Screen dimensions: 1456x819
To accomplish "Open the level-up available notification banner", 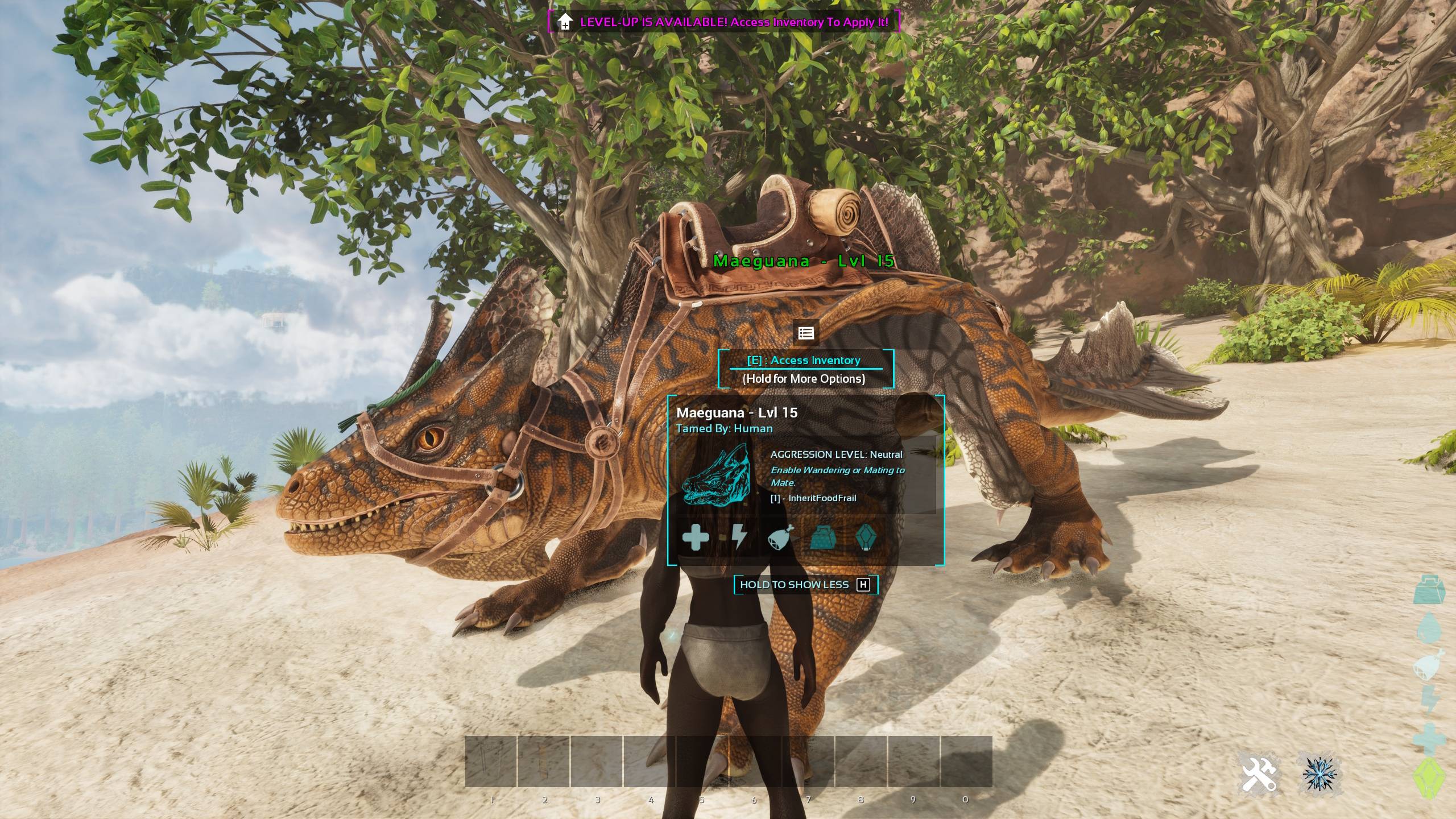I will pyautogui.click(x=723, y=22).
